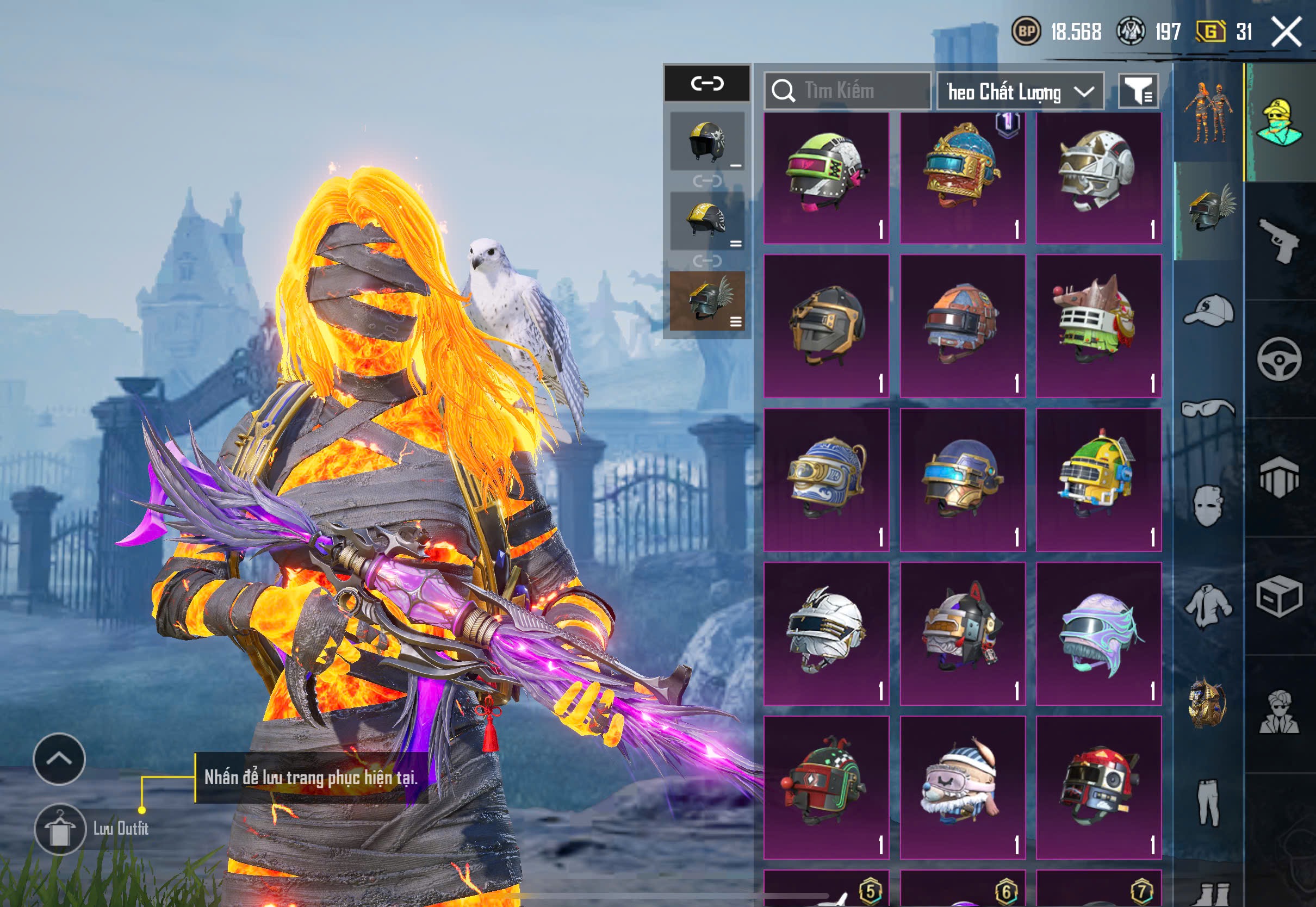The image size is (1316, 907).
Task: Open the steering wheel vehicles tab
Action: coord(1279,359)
